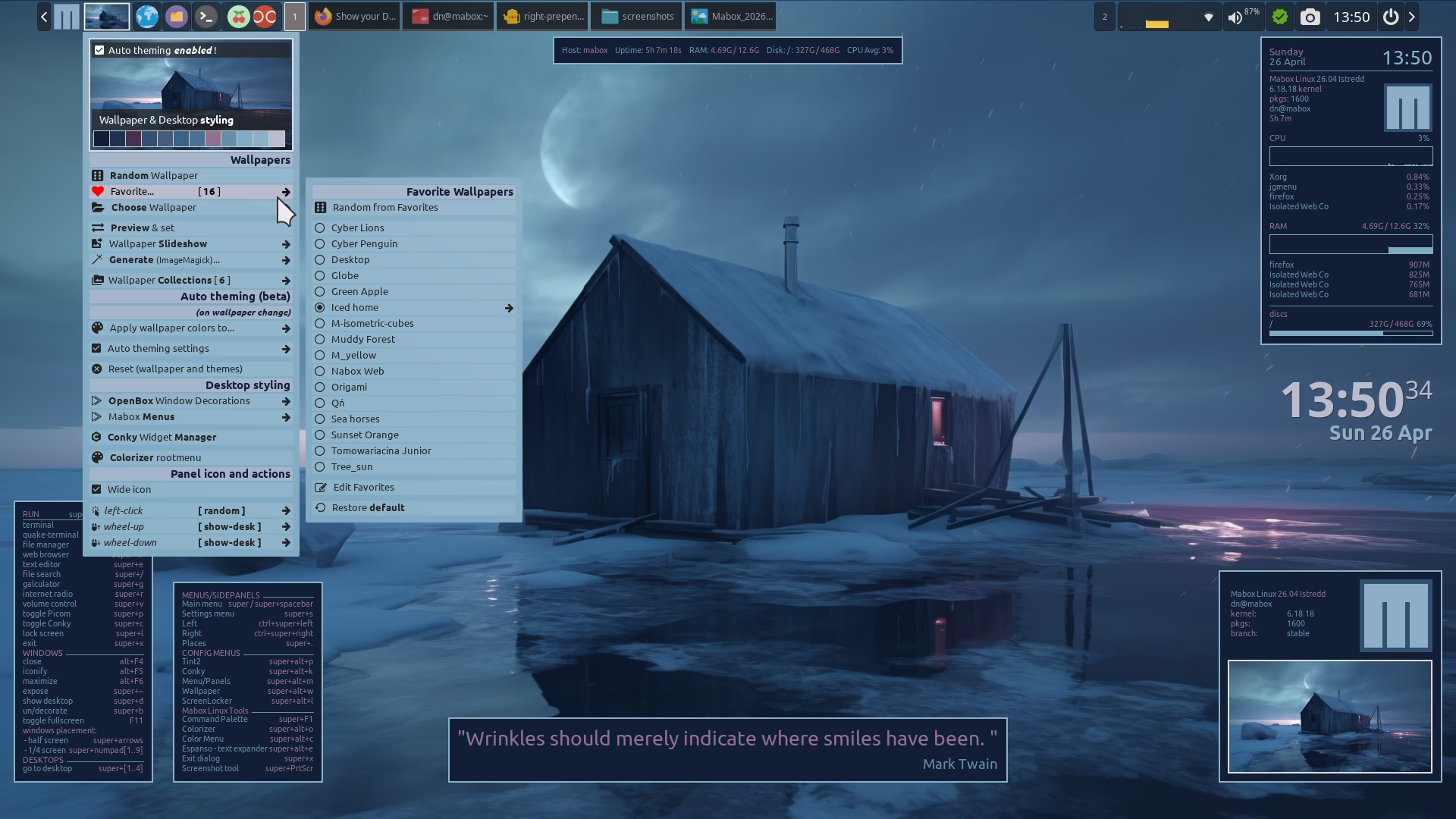
Task: Open the camera screenshot tray icon
Action: tap(1310, 17)
